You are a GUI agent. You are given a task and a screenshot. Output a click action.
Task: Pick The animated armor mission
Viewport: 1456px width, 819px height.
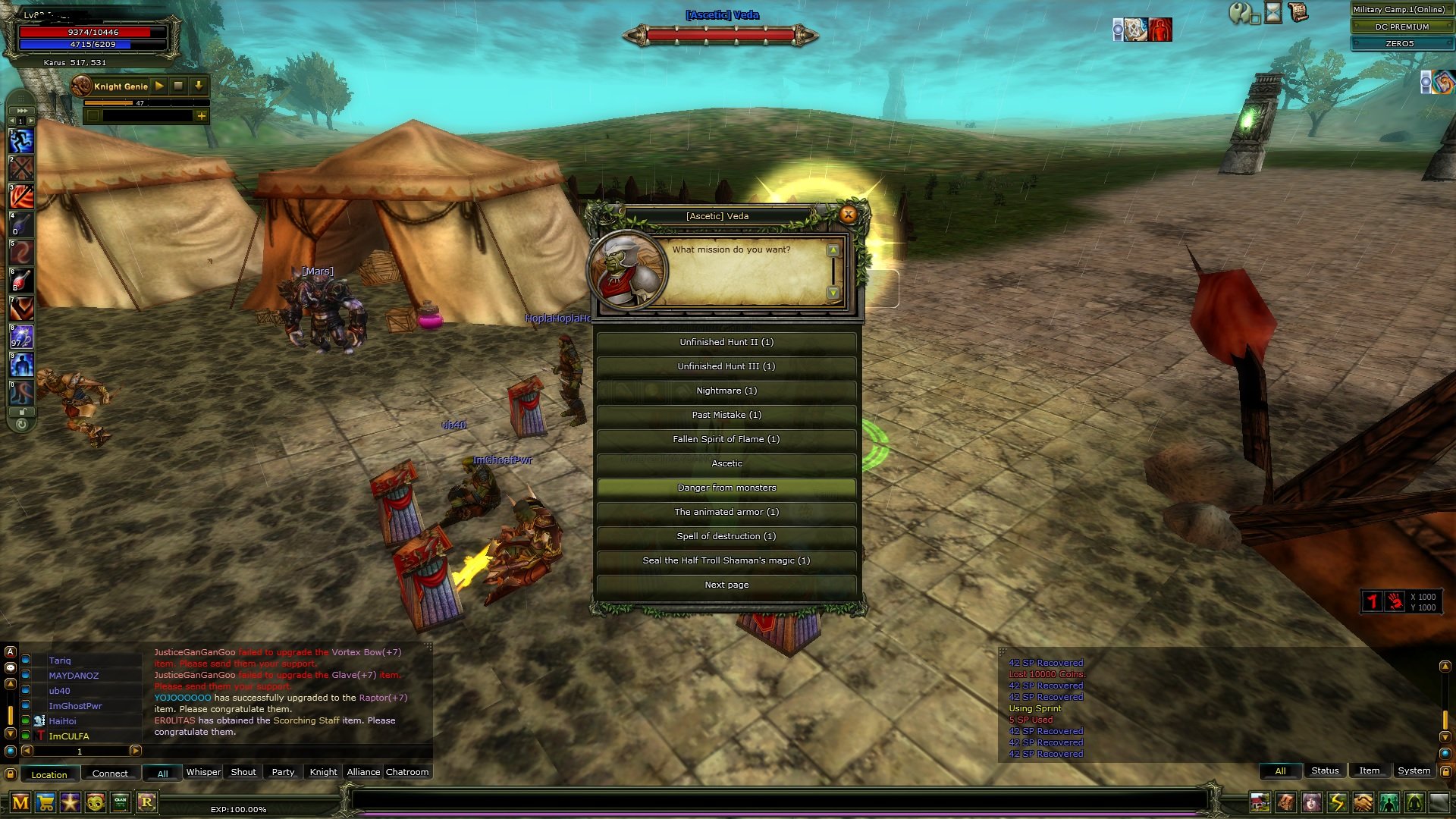726,512
